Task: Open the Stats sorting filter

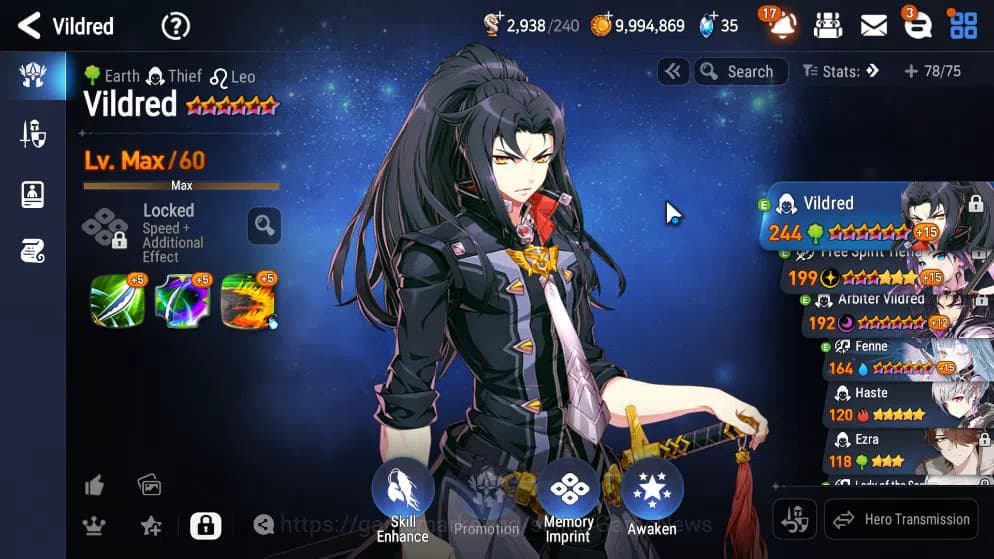Action: point(840,71)
